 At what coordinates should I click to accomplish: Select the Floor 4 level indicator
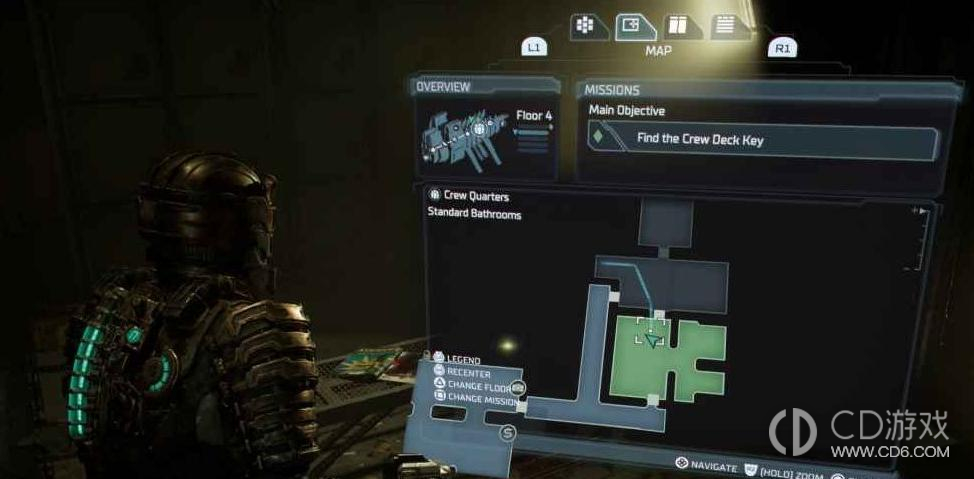pyautogui.click(x=533, y=116)
